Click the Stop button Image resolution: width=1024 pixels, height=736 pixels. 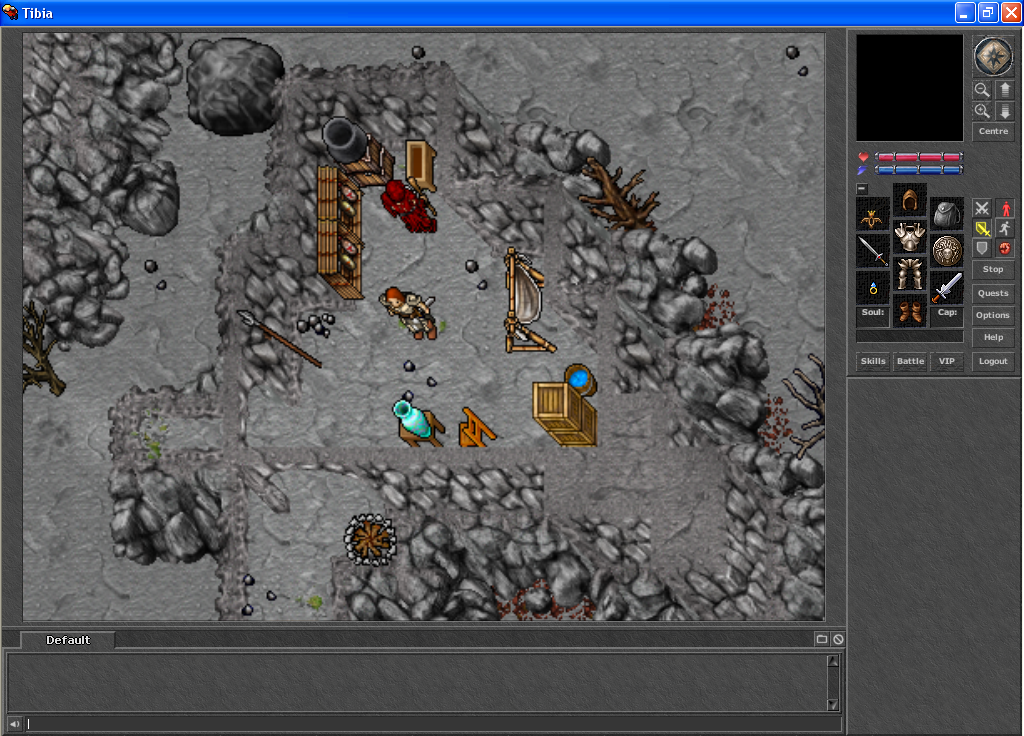[x=993, y=270]
